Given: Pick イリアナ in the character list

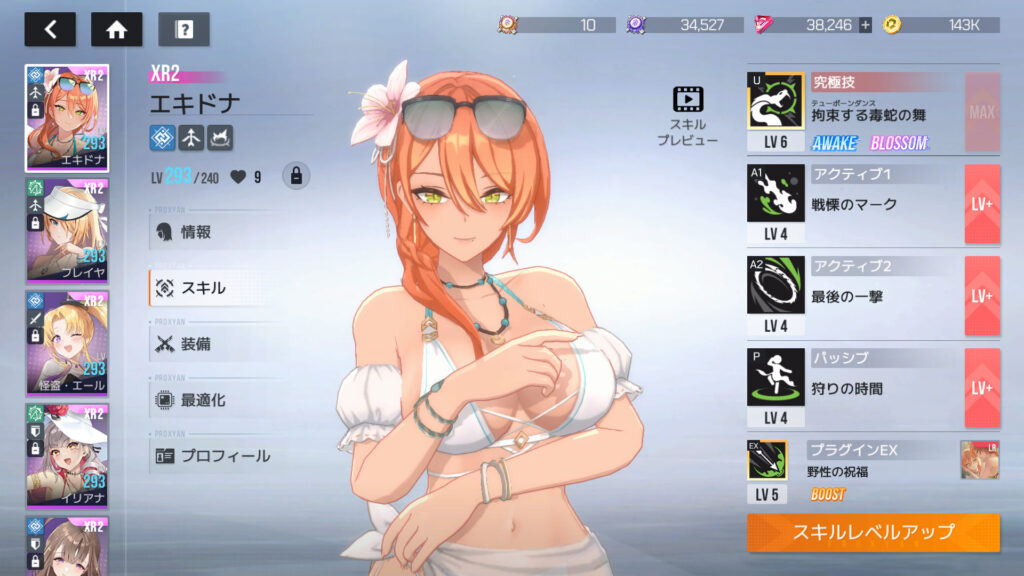Looking at the screenshot, I should click(x=67, y=455).
